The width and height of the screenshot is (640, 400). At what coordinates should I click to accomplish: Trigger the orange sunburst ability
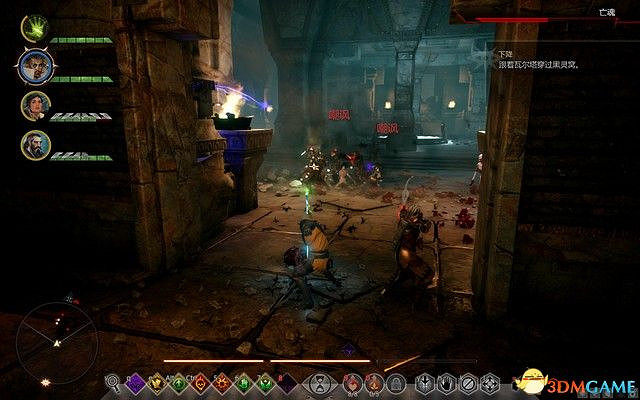pos(222,381)
